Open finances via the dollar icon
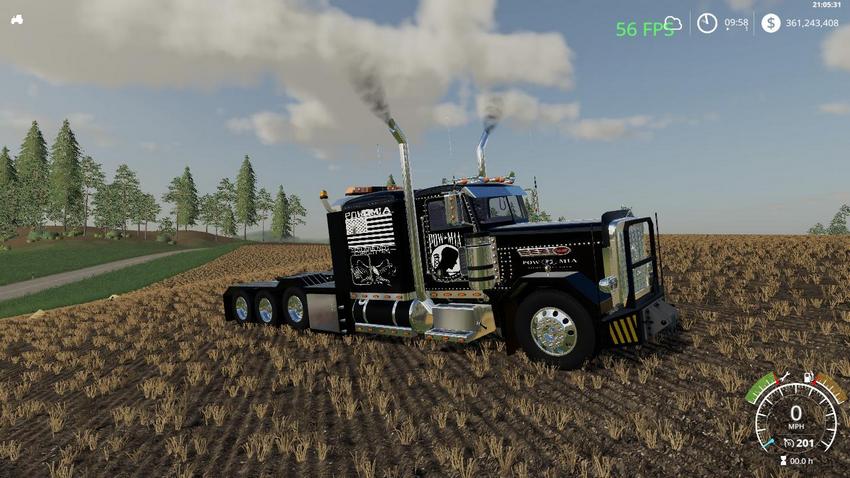Screen dimensions: 850x478 pos(770,23)
